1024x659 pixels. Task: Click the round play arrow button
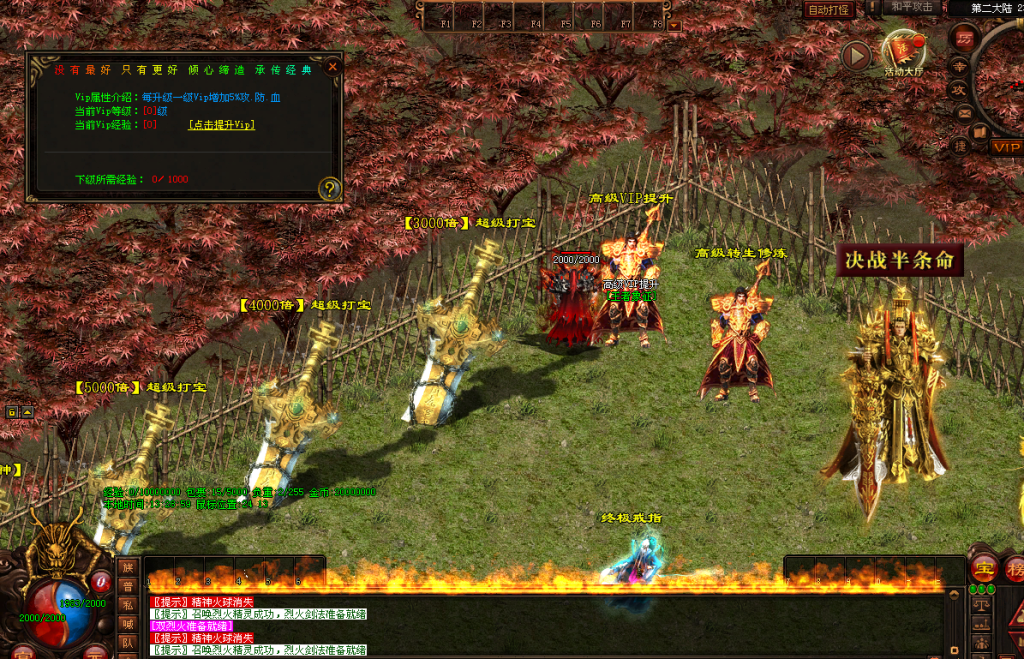856,56
